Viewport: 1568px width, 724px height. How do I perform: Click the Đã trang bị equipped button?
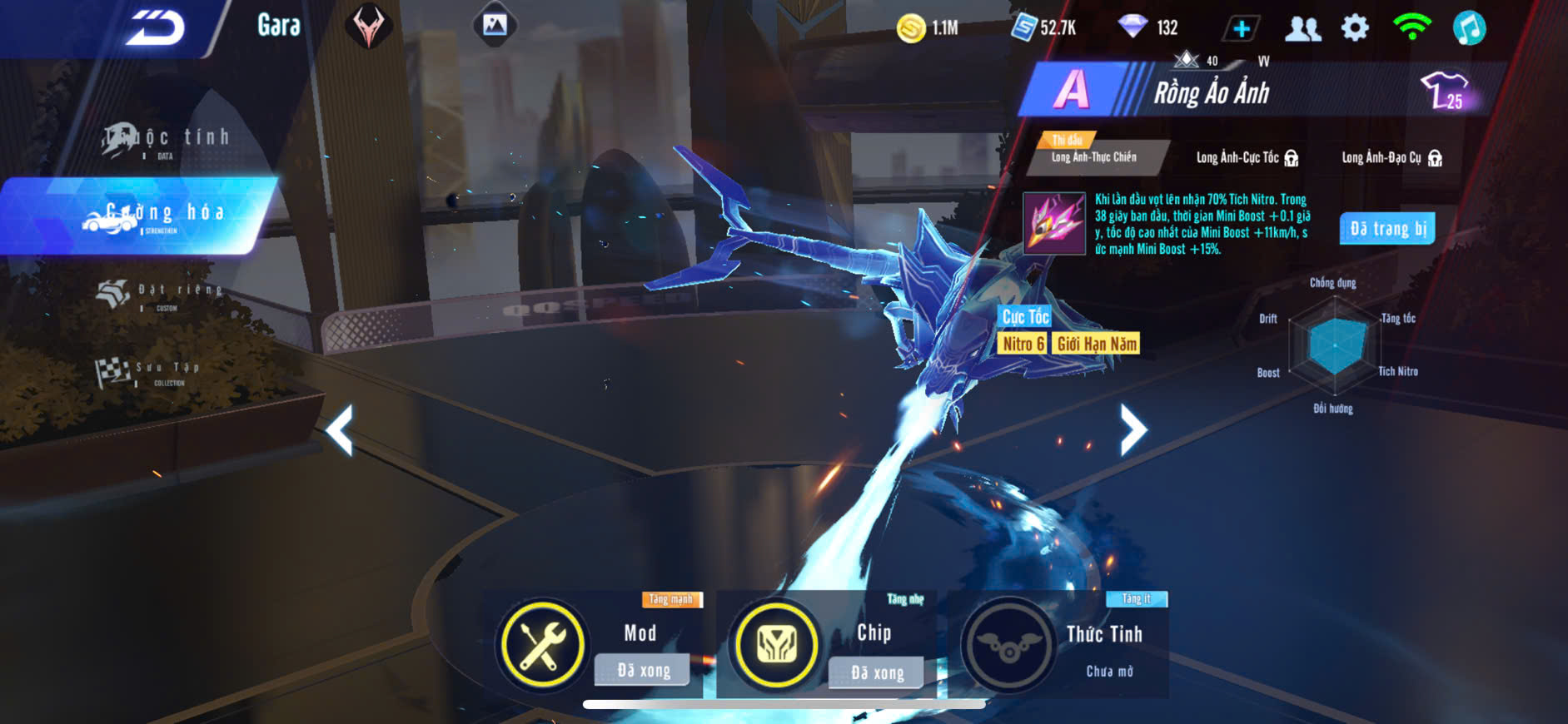tap(1387, 229)
